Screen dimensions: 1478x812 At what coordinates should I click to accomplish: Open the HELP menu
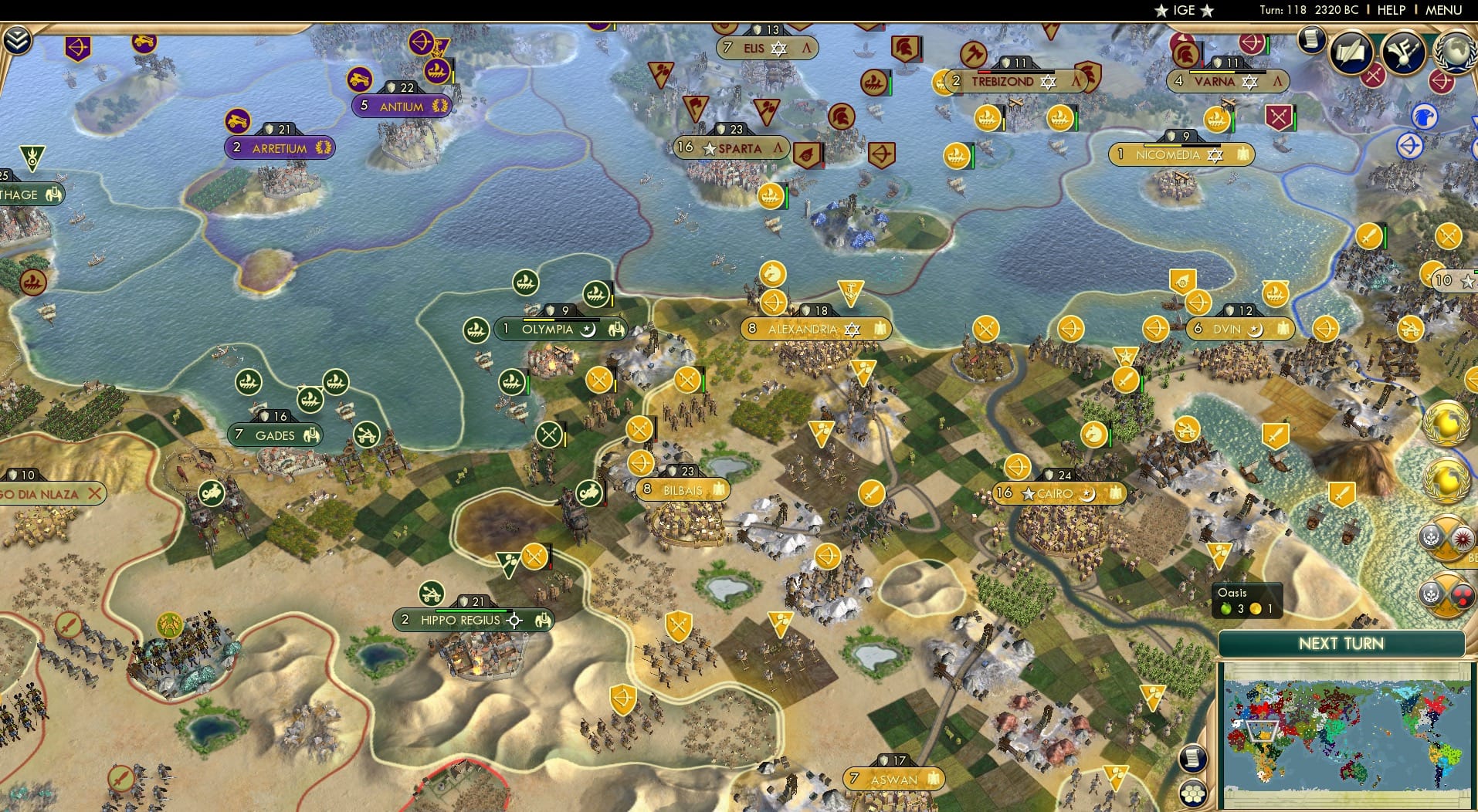click(x=1390, y=11)
